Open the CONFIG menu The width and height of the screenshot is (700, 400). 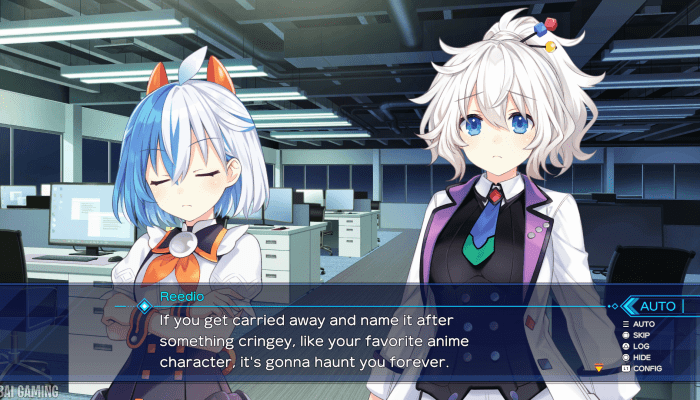point(646,368)
